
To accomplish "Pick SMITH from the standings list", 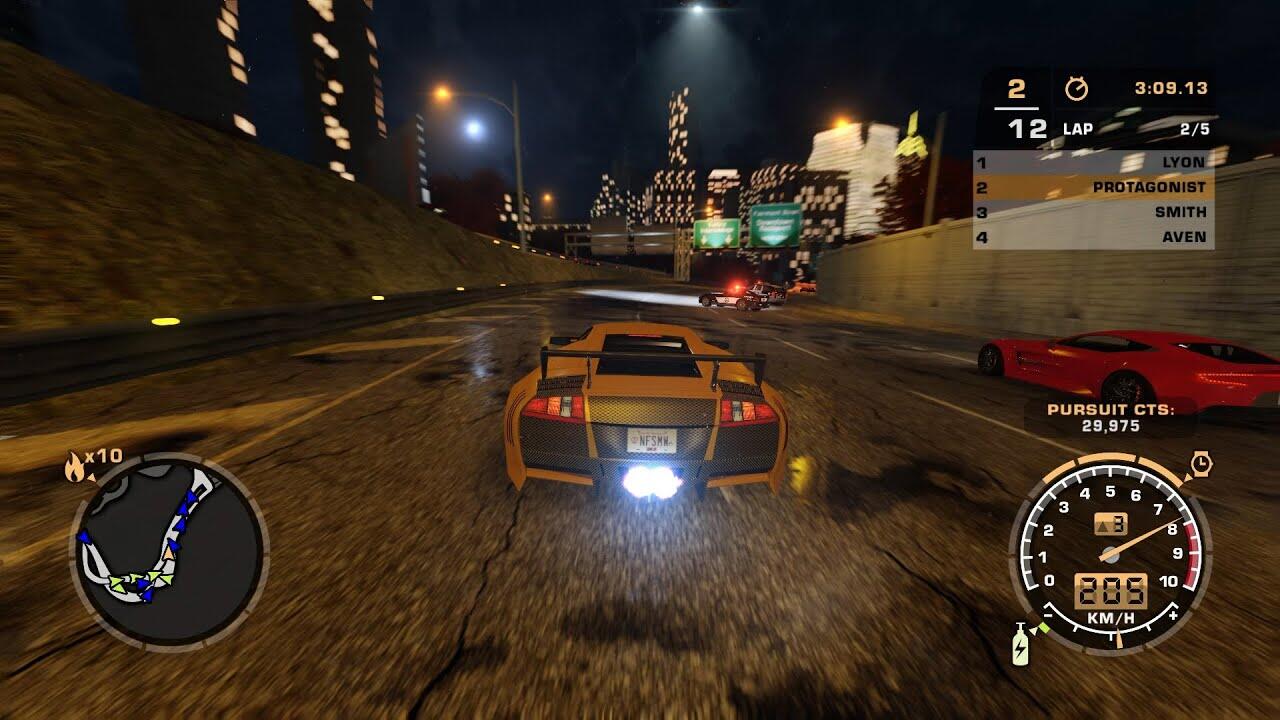I will [x=1093, y=212].
